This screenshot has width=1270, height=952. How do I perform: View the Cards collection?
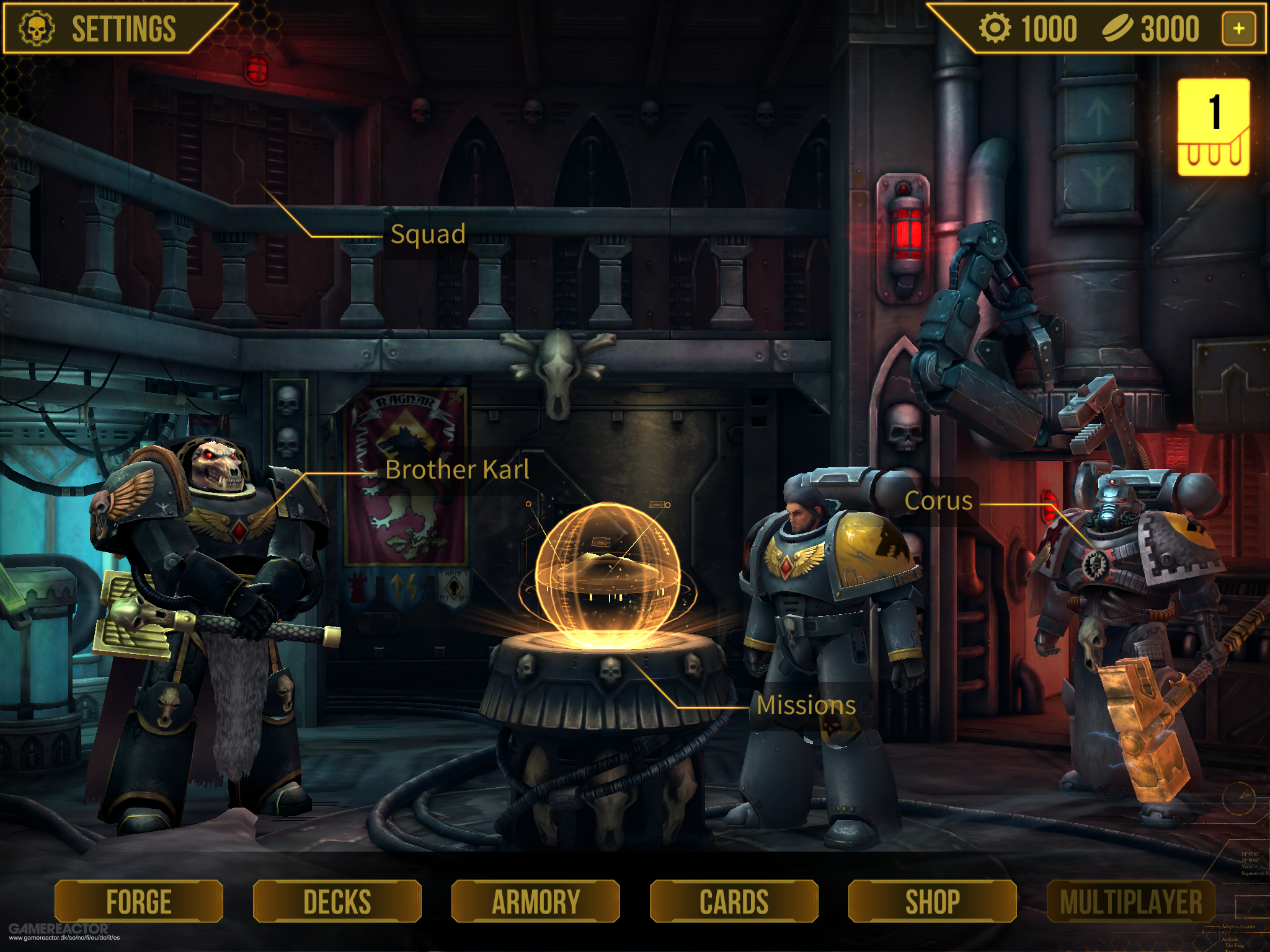click(x=734, y=901)
